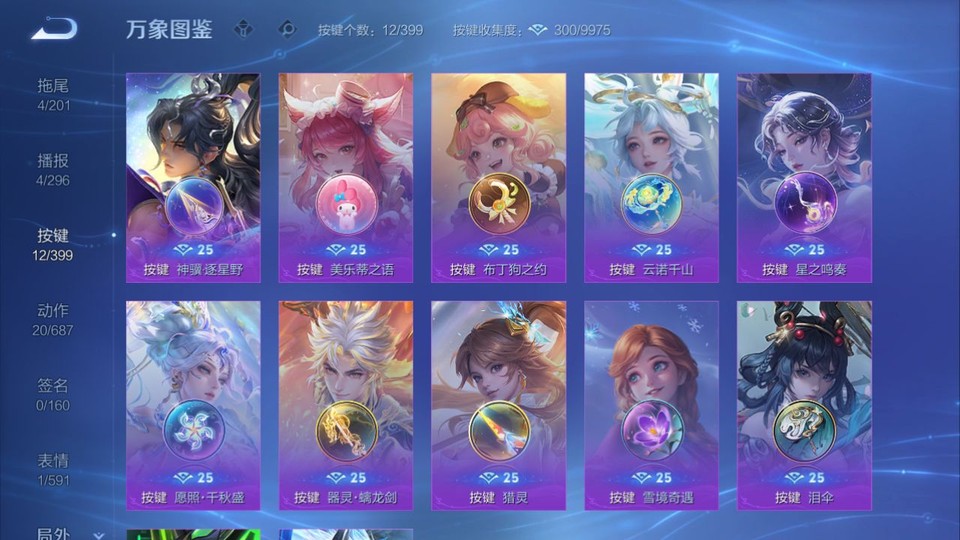
Task: Select the 按键 tab
Action: 54,244
